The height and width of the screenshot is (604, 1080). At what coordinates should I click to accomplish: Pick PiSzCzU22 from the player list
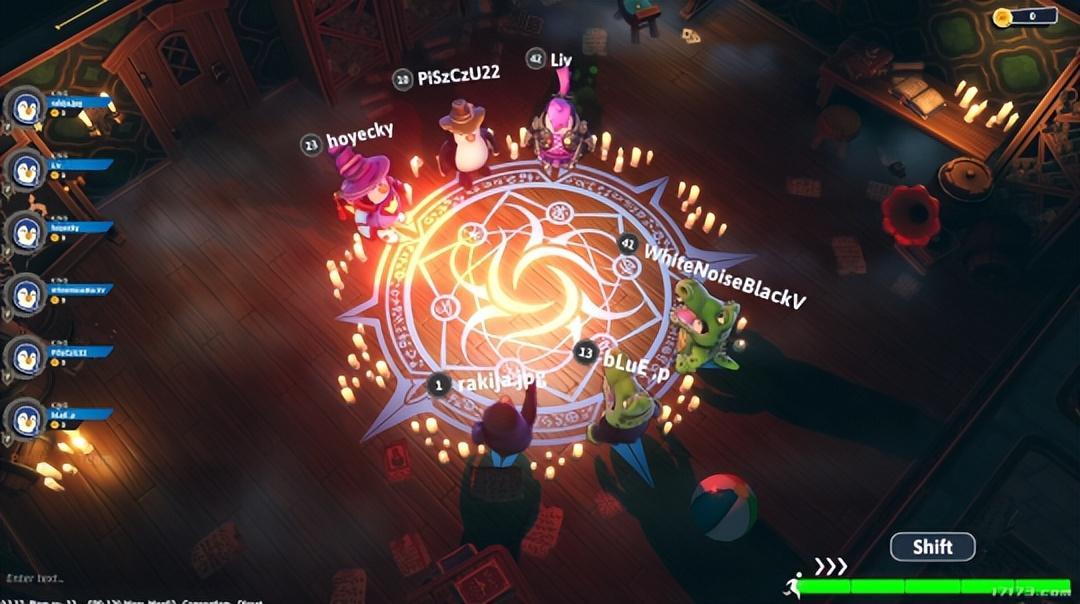click(76, 352)
